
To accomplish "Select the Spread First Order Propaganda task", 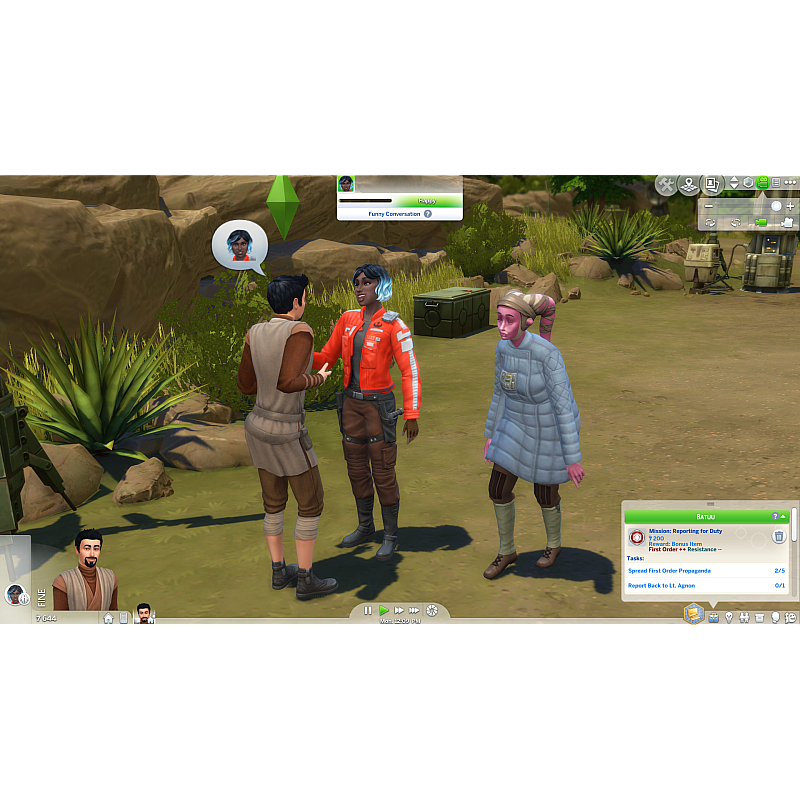I will 670,570.
